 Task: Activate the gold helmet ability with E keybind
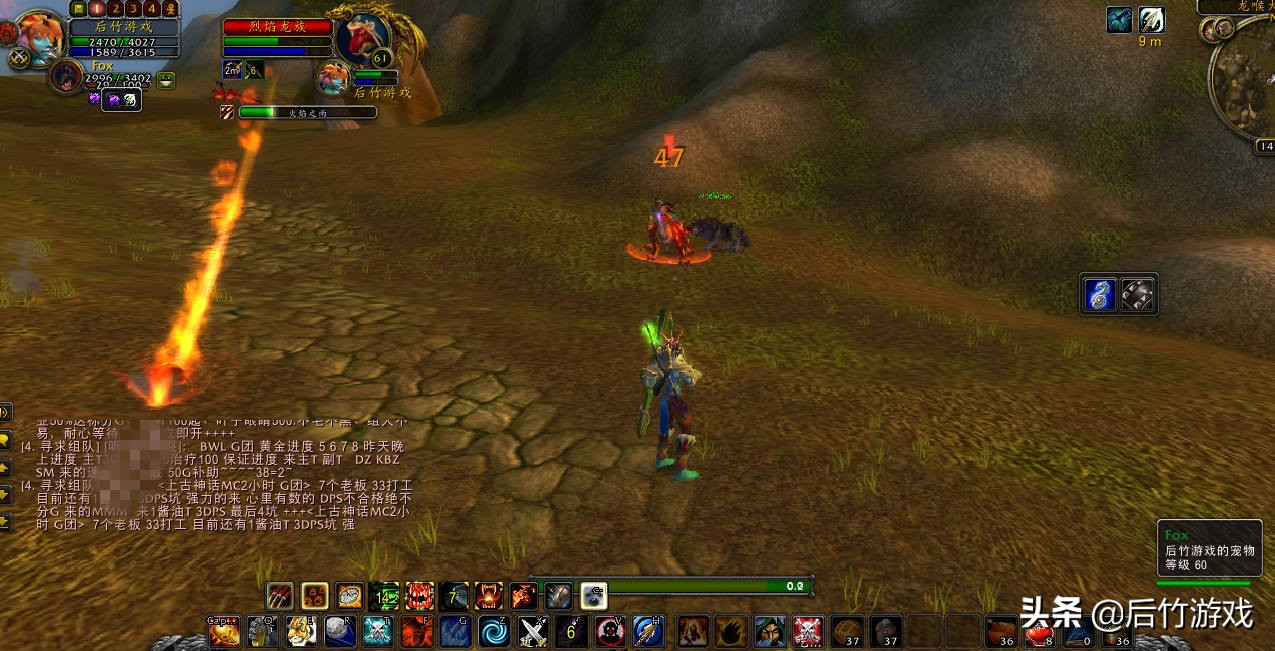click(x=300, y=631)
